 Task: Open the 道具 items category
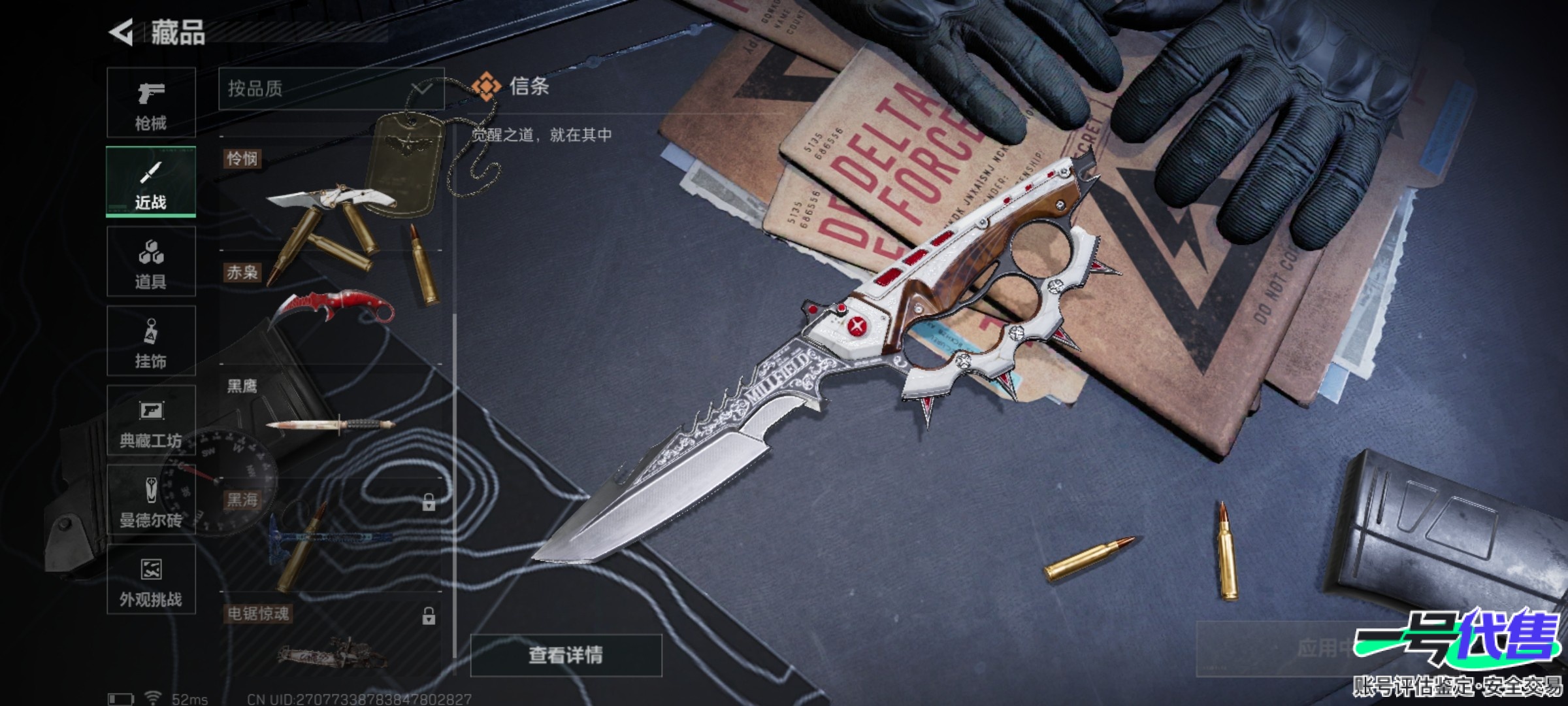click(x=151, y=261)
